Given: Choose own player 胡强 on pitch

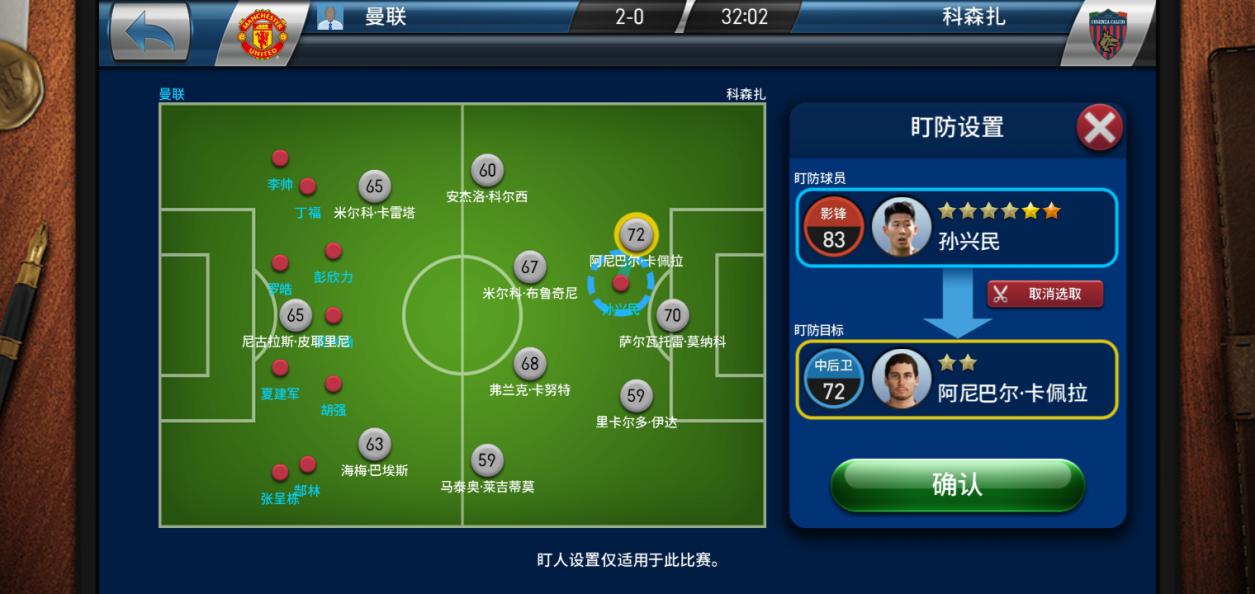Looking at the screenshot, I should 333,384.
